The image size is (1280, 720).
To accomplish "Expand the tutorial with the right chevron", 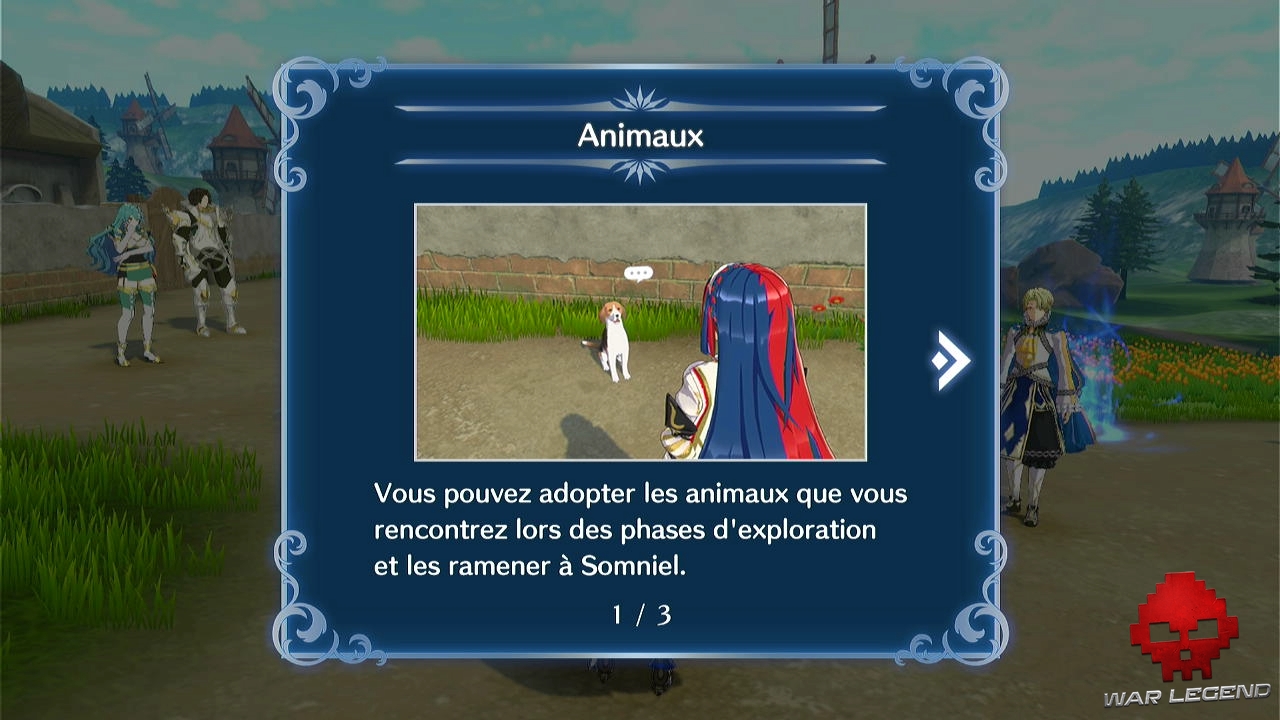I will point(948,360).
